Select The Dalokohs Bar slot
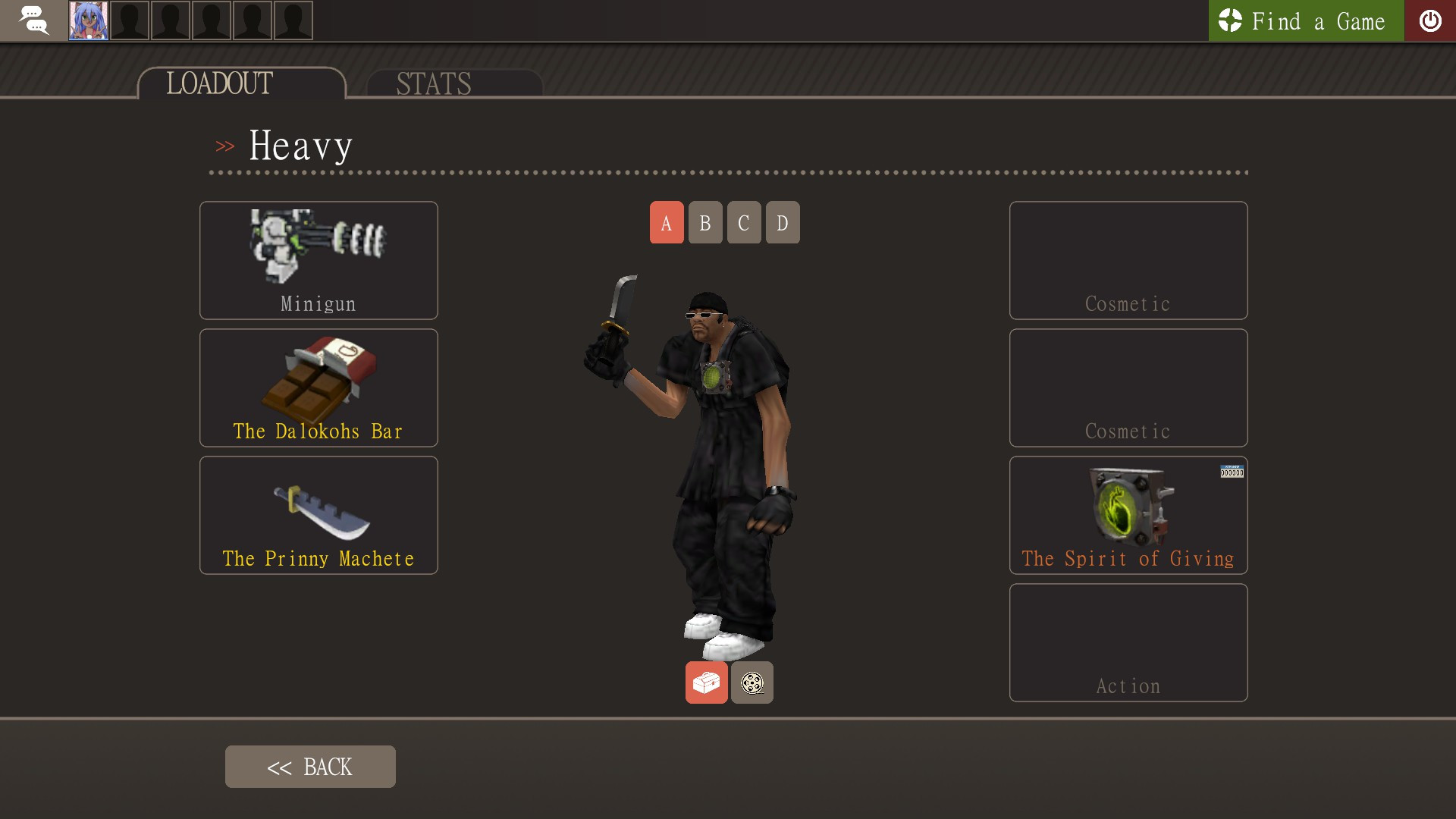Screen dimensions: 1456x819 318,387
